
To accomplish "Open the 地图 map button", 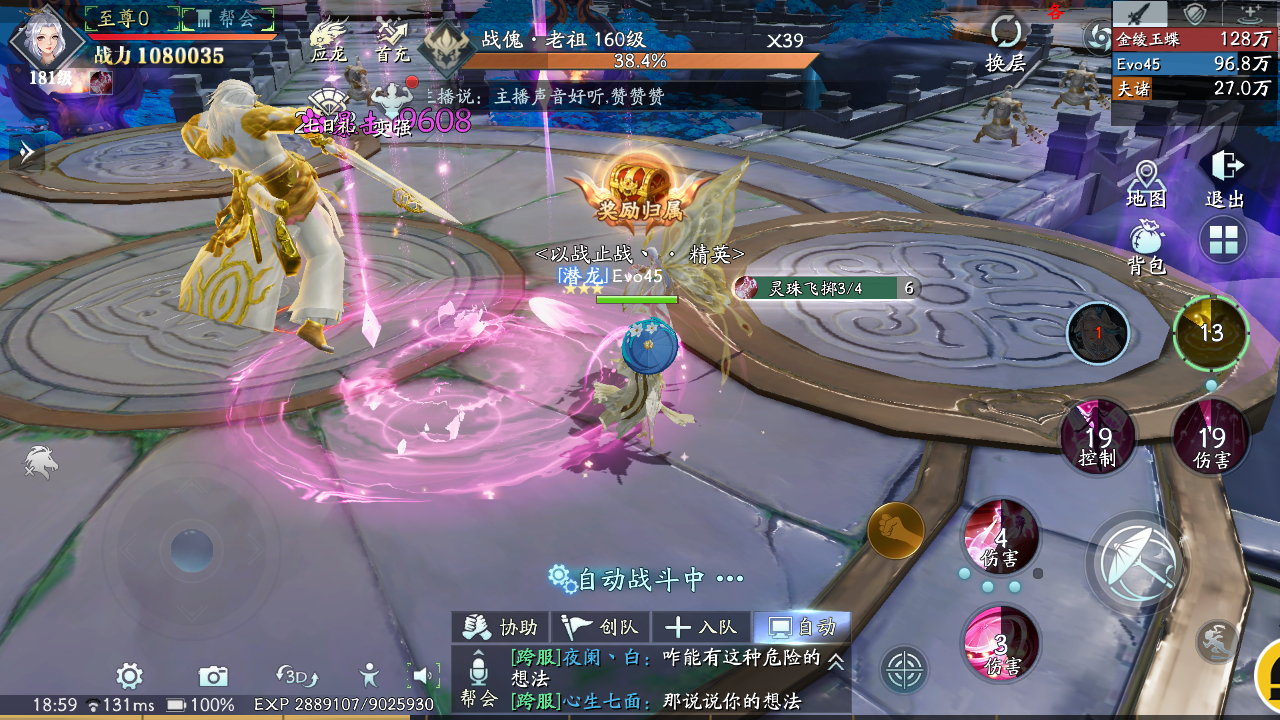I will (x=1145, y=183).
